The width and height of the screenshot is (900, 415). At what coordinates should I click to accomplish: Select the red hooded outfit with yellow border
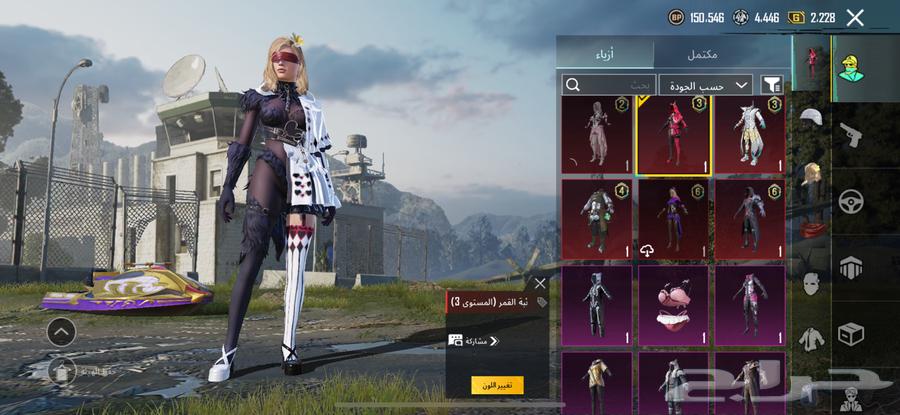click(x=673, y=134)
